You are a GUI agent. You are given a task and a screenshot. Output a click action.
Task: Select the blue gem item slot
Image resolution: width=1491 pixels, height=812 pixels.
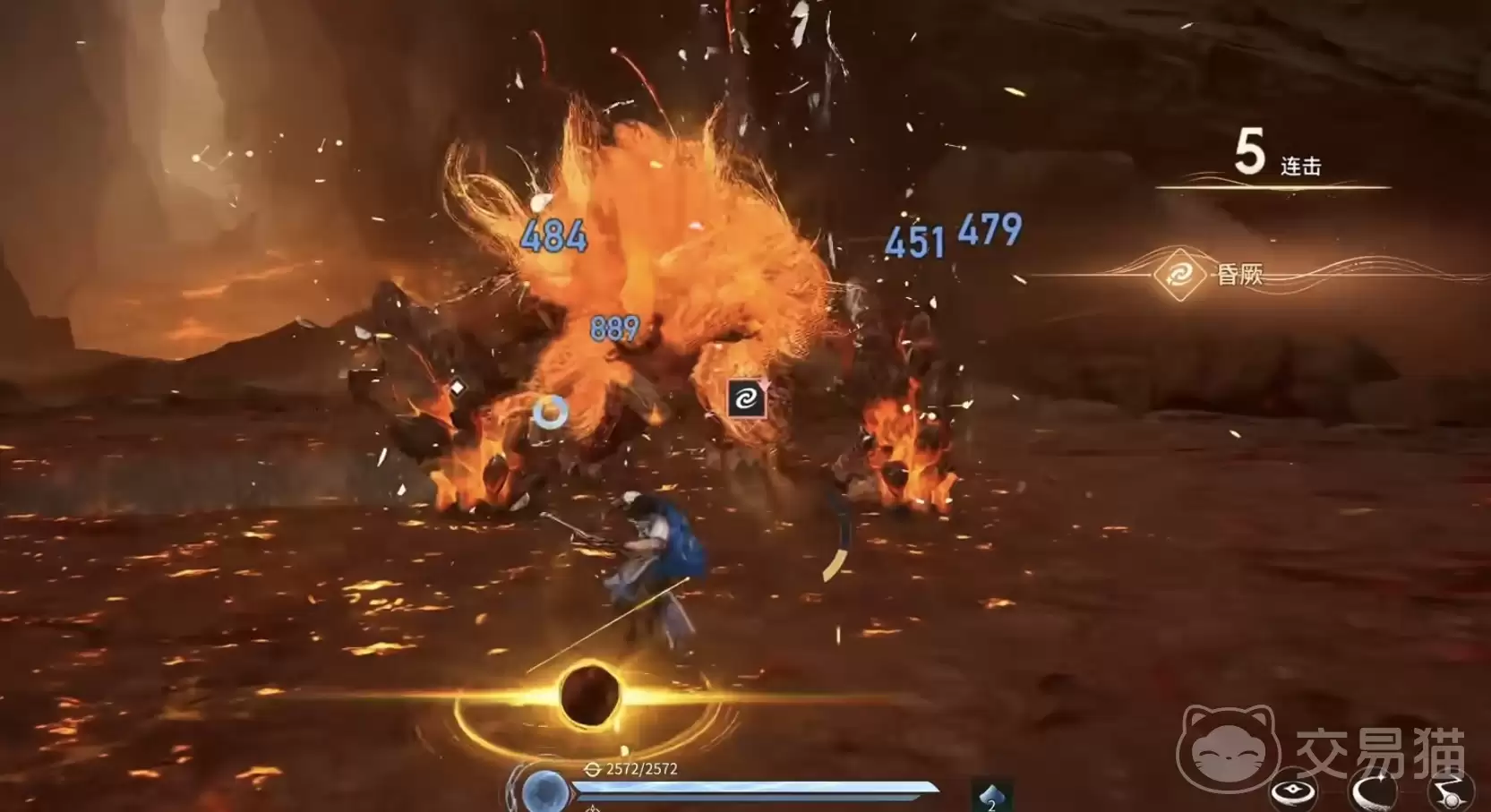tap(991, 796)
